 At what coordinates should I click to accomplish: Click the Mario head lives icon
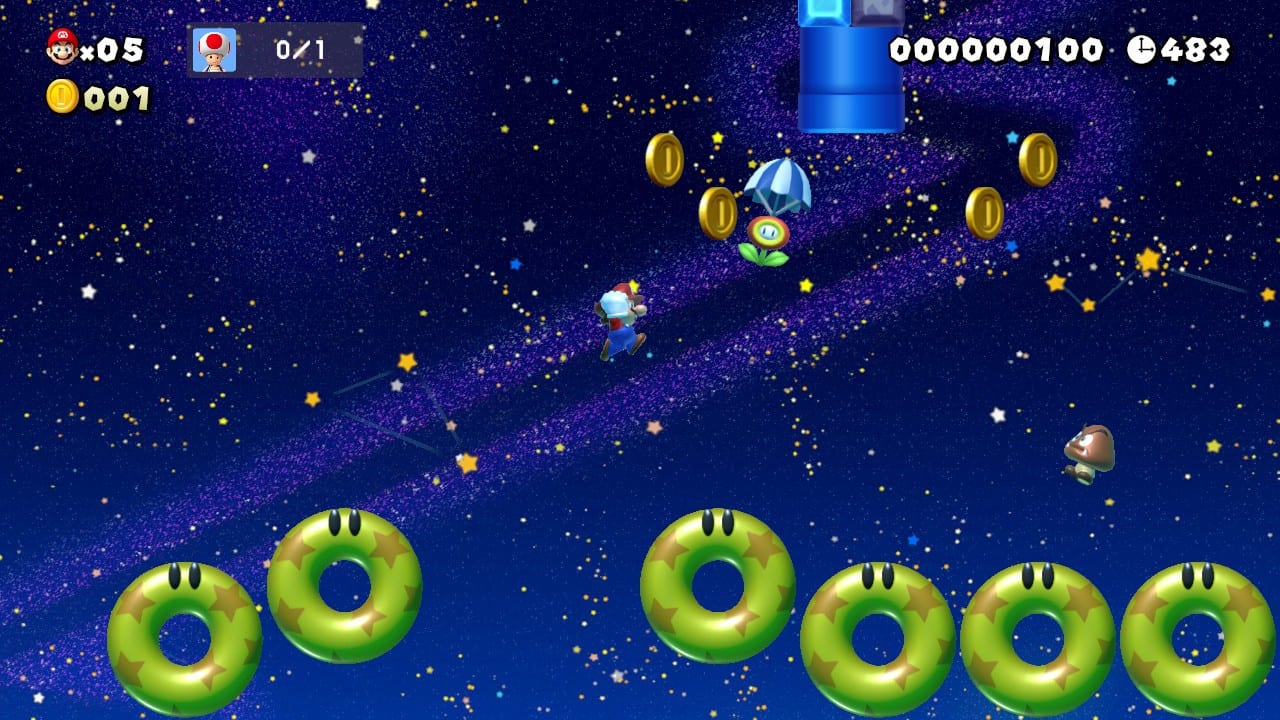tap(62, 47)
